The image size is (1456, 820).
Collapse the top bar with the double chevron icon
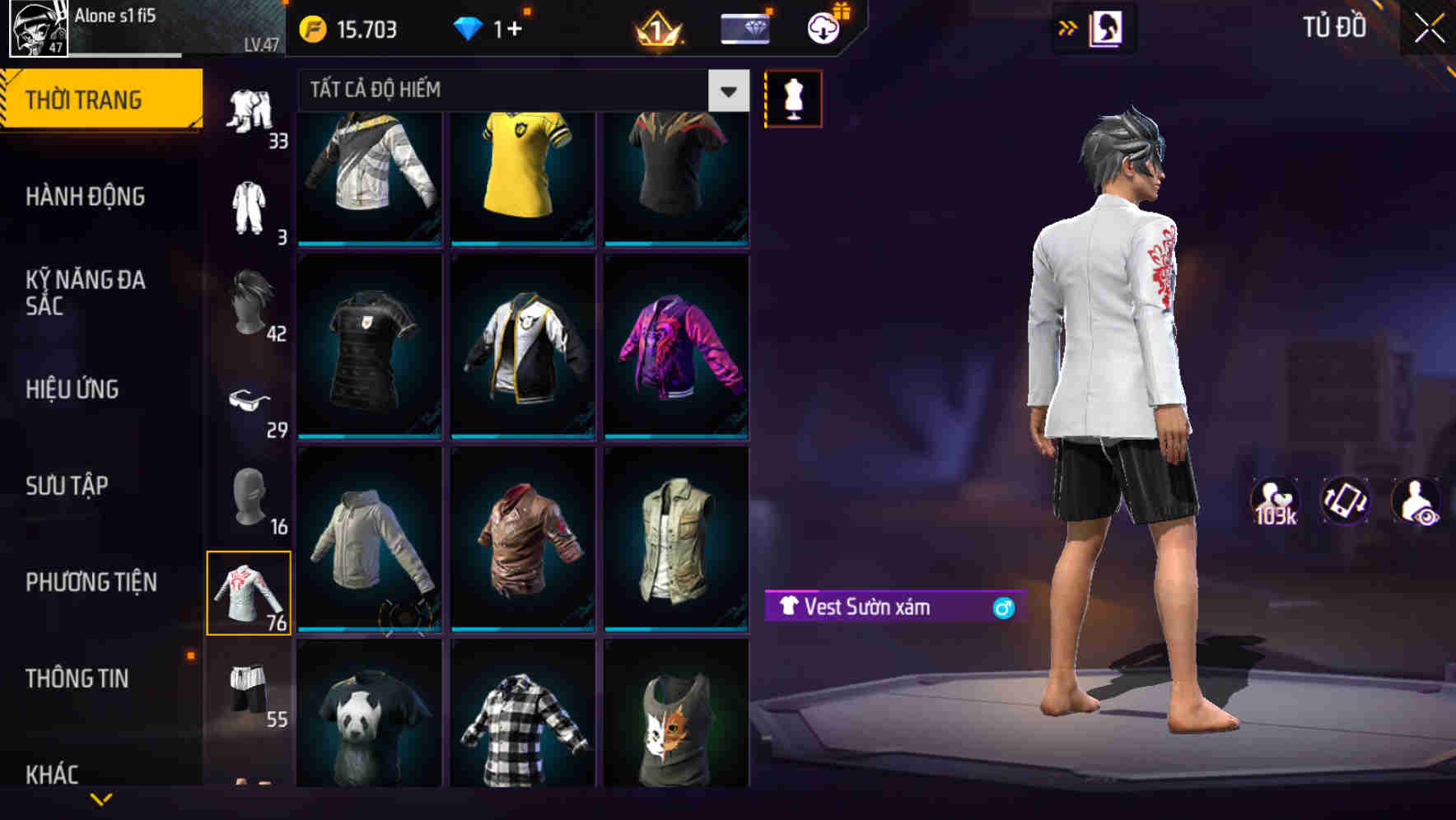[1066, 27]
